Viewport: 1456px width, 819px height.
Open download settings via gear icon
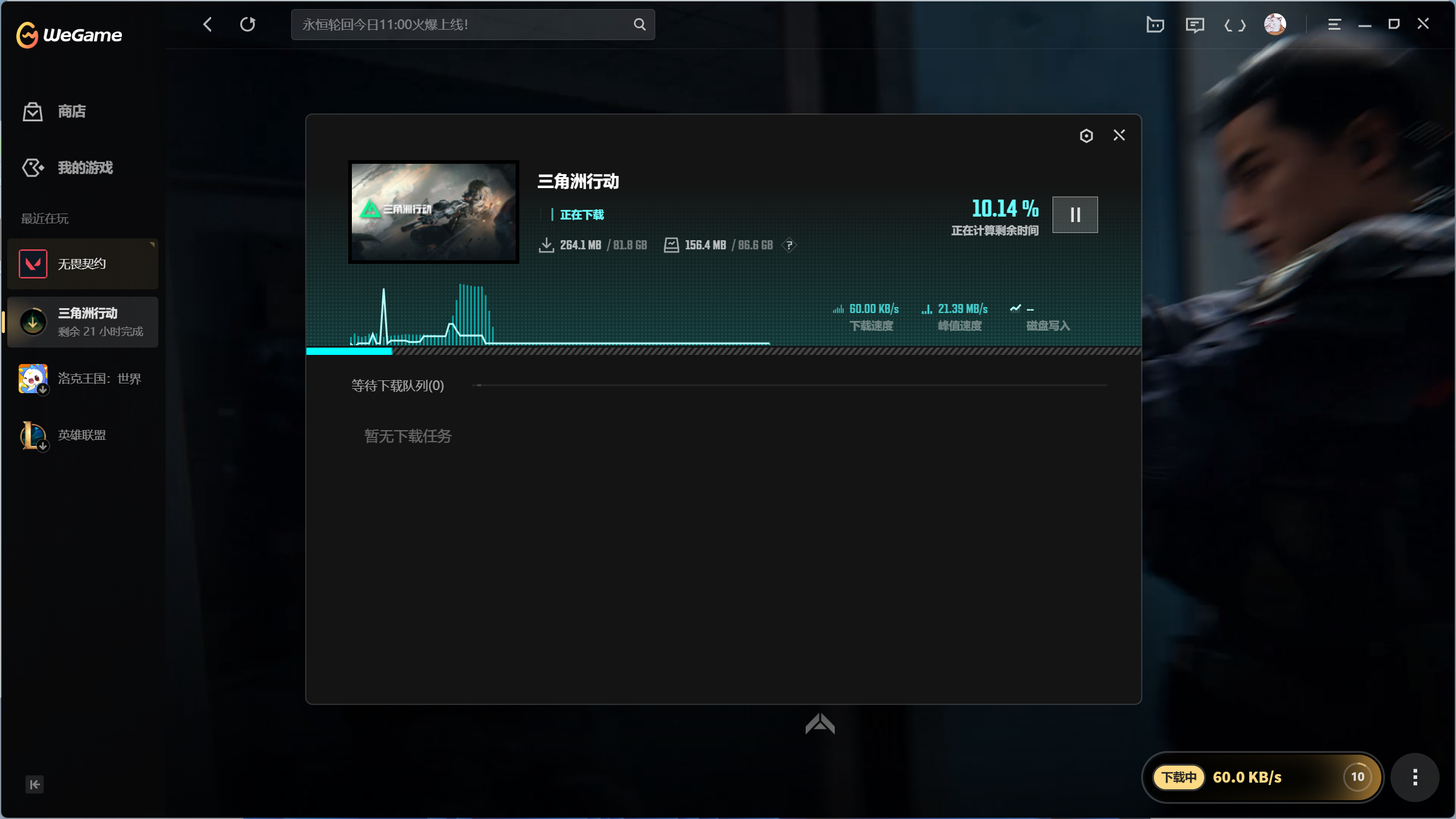click(1086, 135)
